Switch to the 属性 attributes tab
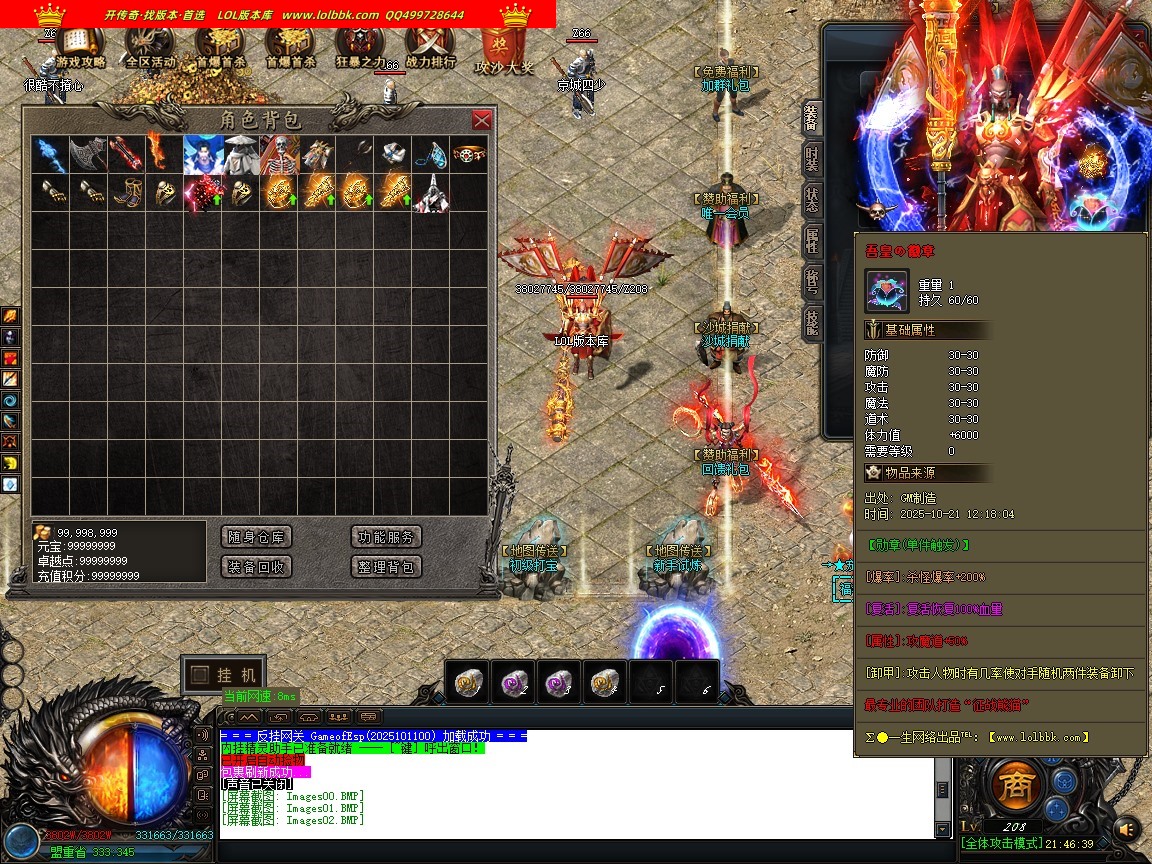Viewport: 1152px width, 864px height. 812,239
